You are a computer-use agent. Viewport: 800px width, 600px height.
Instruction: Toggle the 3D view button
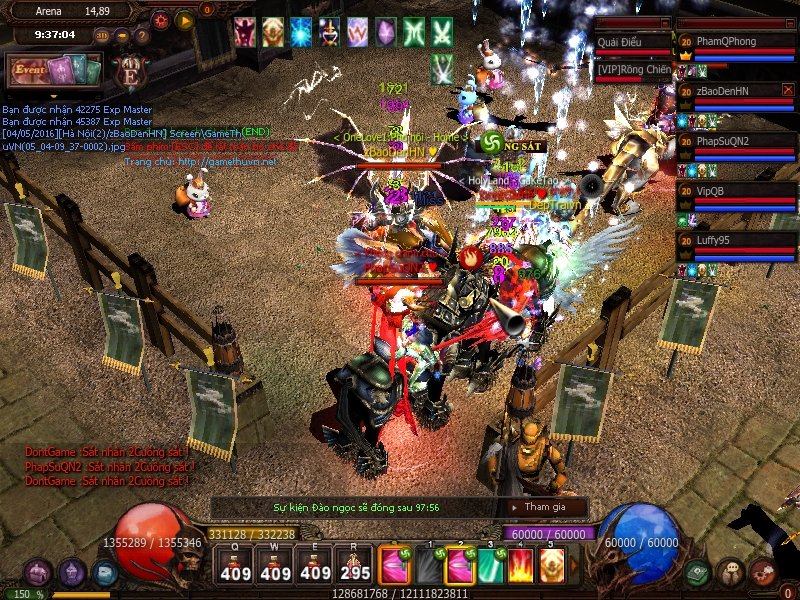pos(102,36)
